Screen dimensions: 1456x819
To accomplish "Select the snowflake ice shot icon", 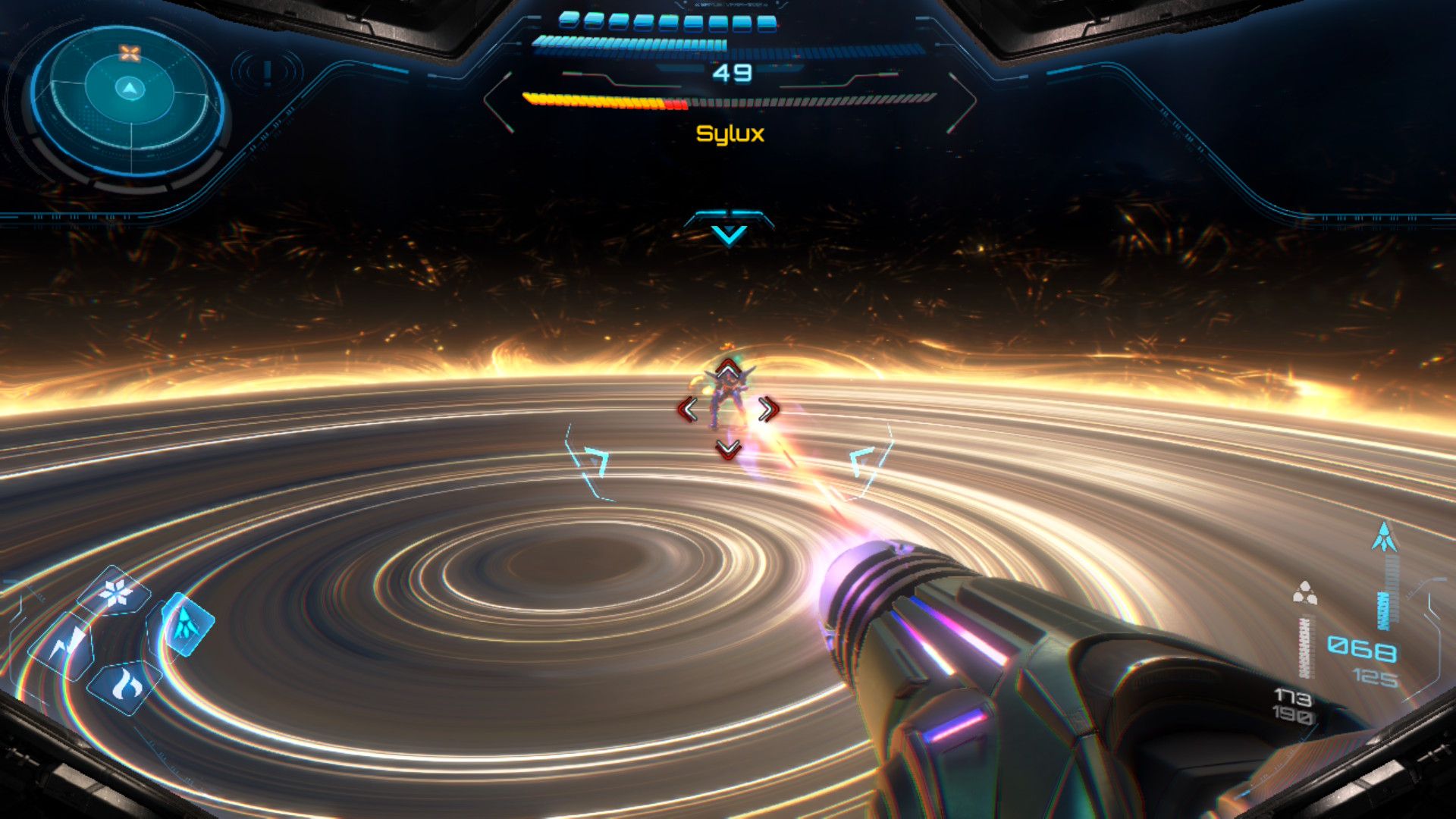I will tap(116, 592).
